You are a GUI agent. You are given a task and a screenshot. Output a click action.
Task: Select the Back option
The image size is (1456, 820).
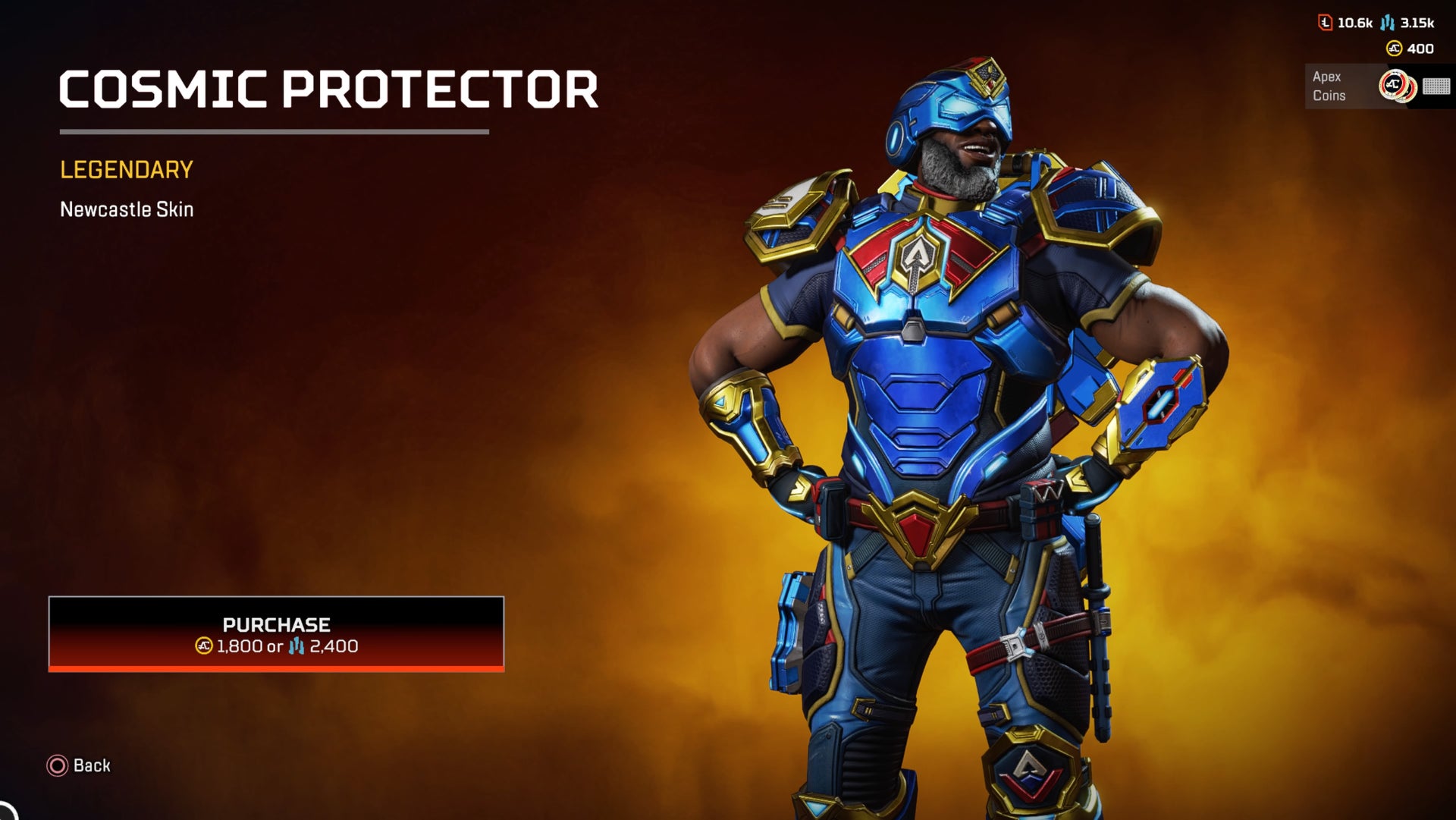[x=78, y=766]
